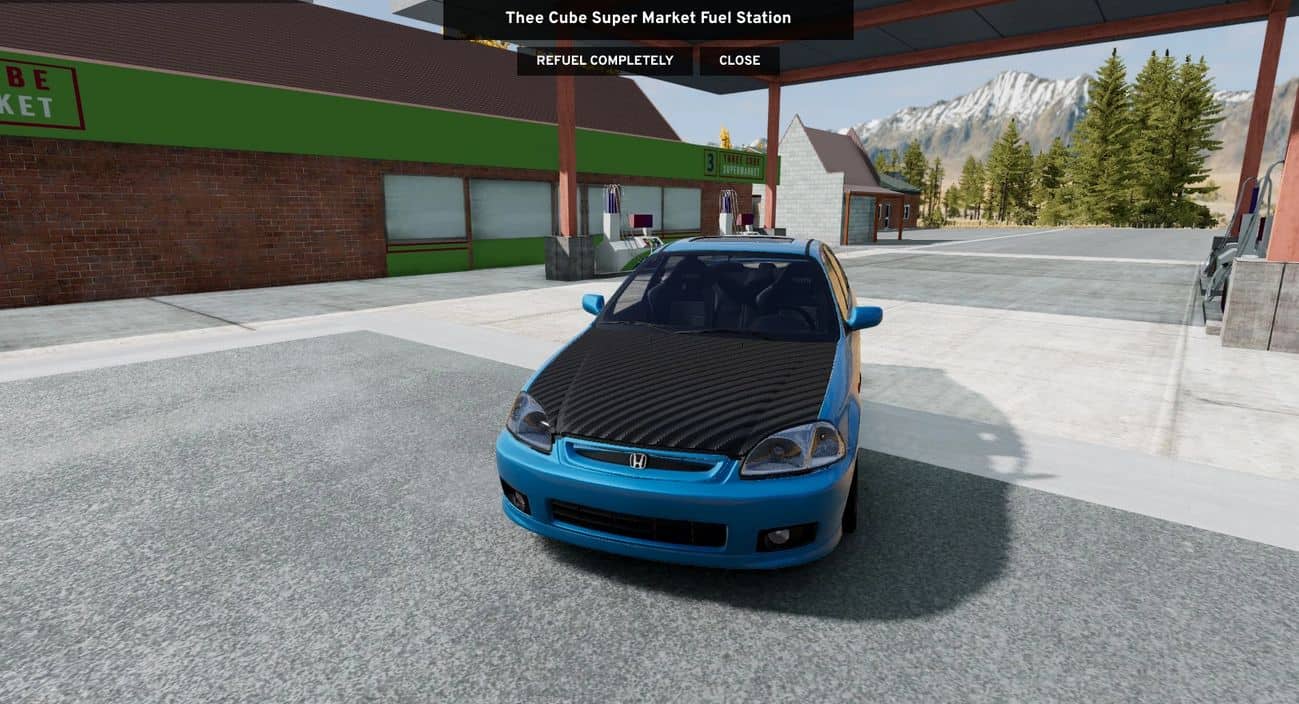The width and height of the screenshot is (1299, 704).
Task: Choose Refuel Completely at the fuel station
Action: (604, 61)
